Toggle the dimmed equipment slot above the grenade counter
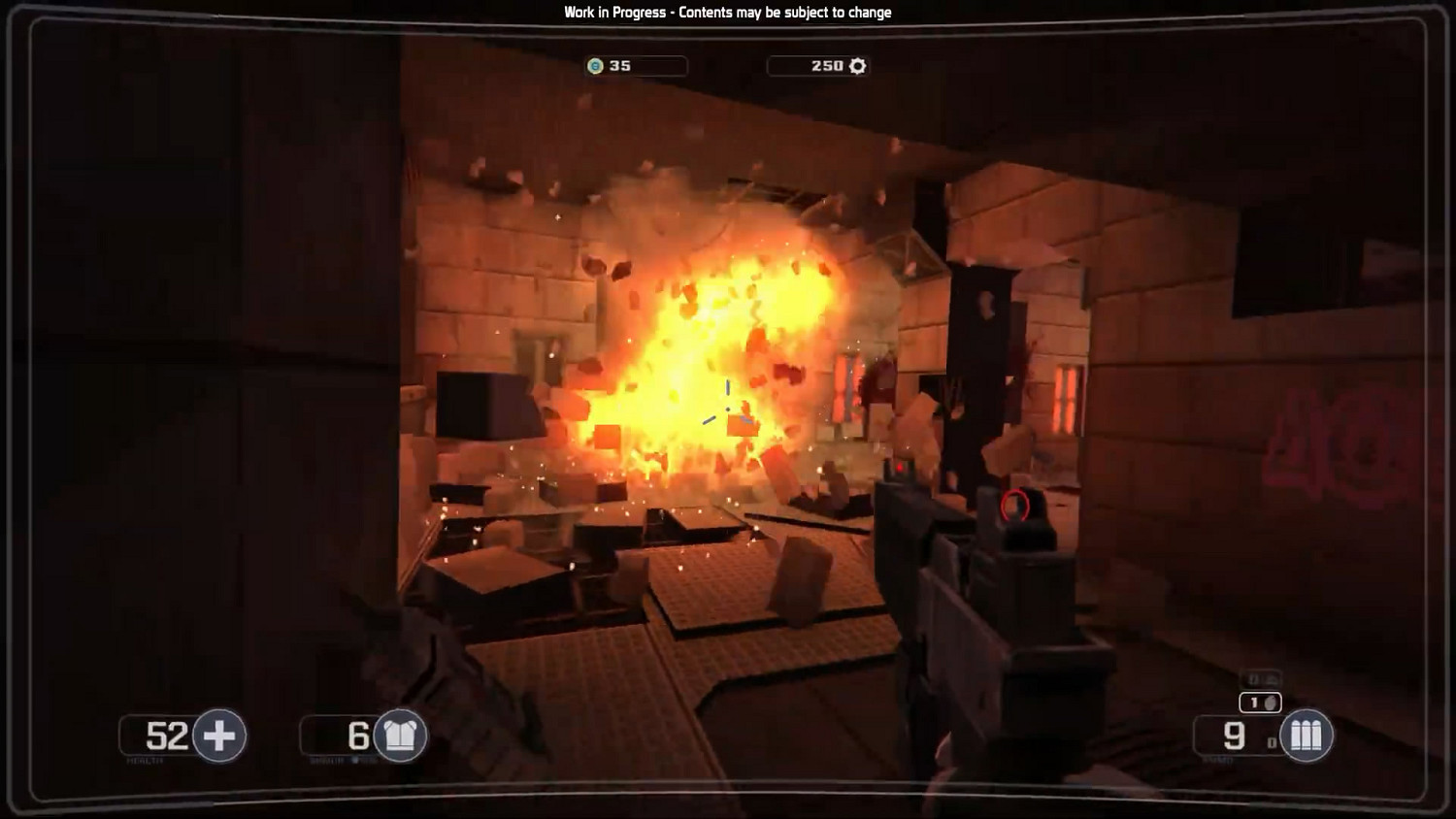 [x=1262, y=677]
